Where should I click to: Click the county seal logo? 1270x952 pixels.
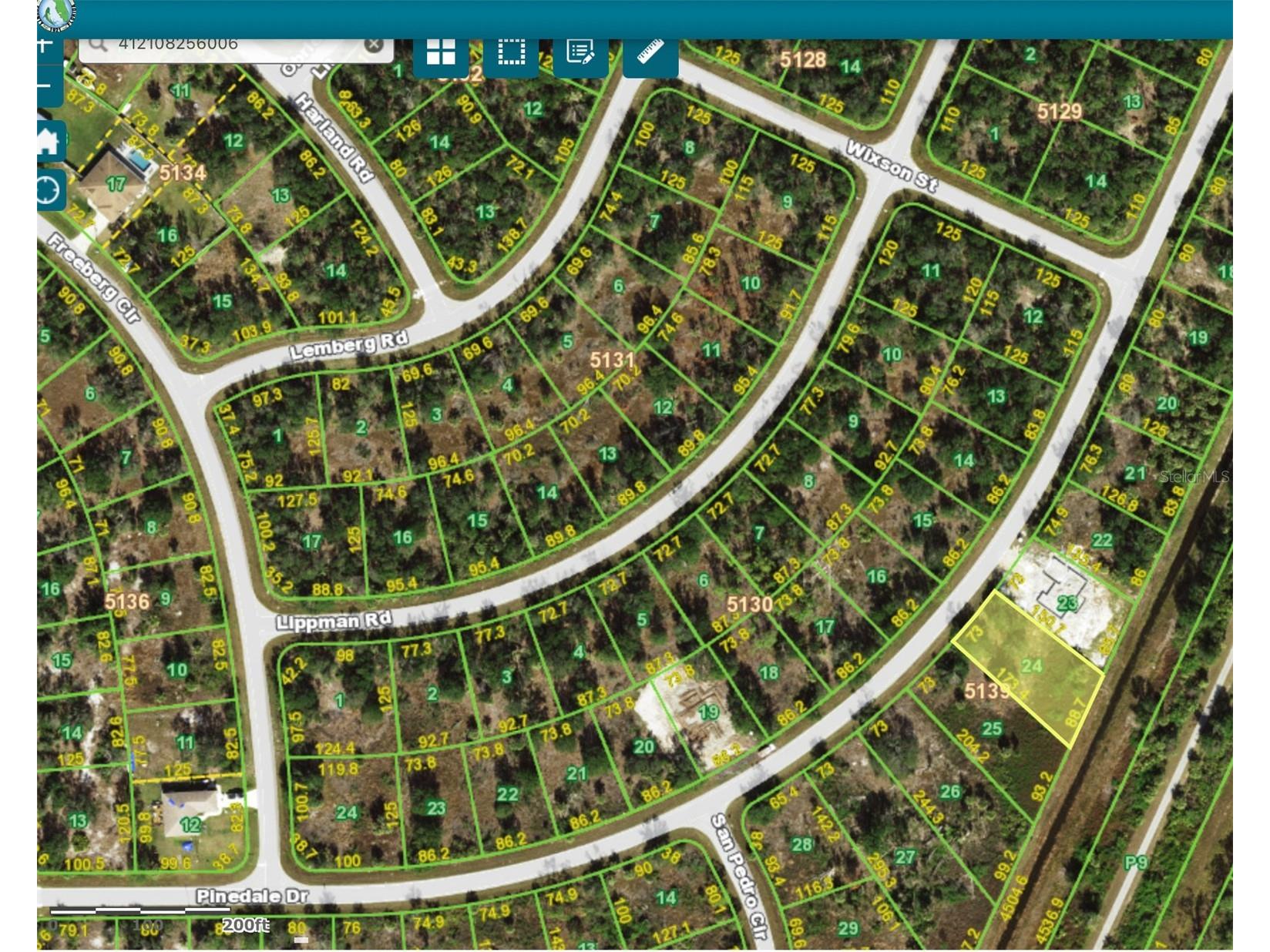tap(56, 12)
